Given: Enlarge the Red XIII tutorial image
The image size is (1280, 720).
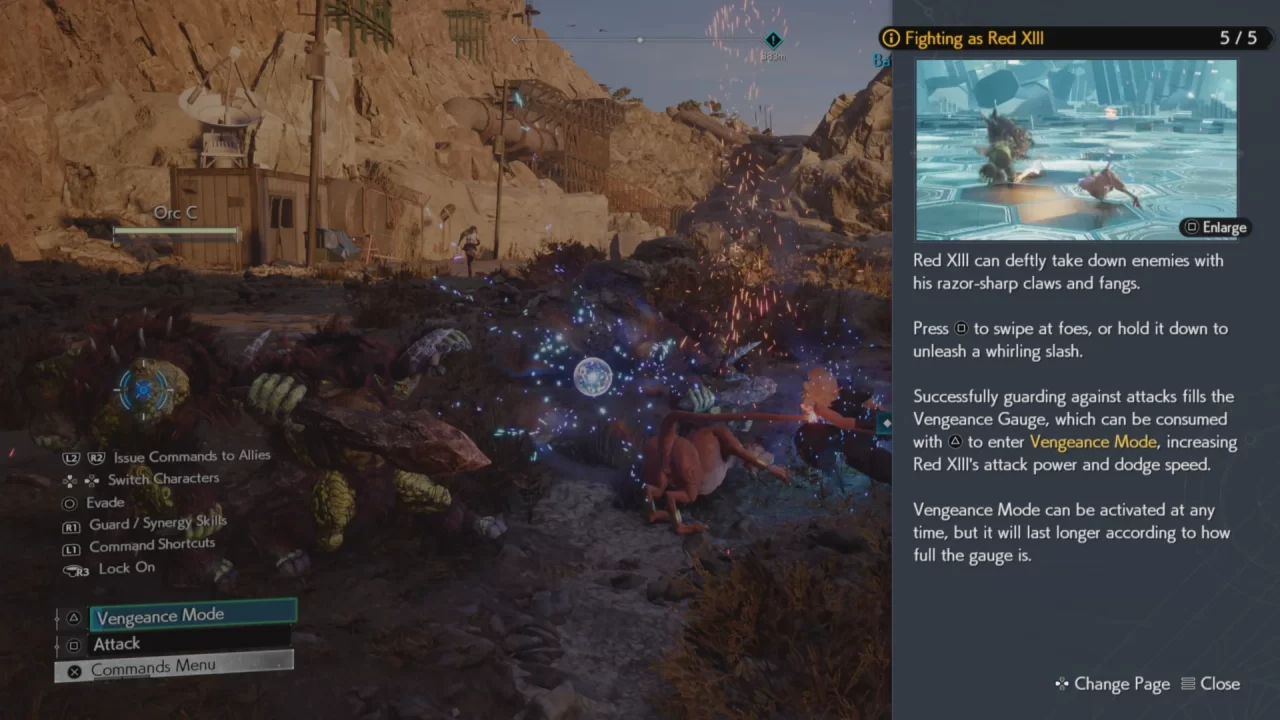Looking at the screenshot, I should pyautogui.click(x=1214, y=227).
